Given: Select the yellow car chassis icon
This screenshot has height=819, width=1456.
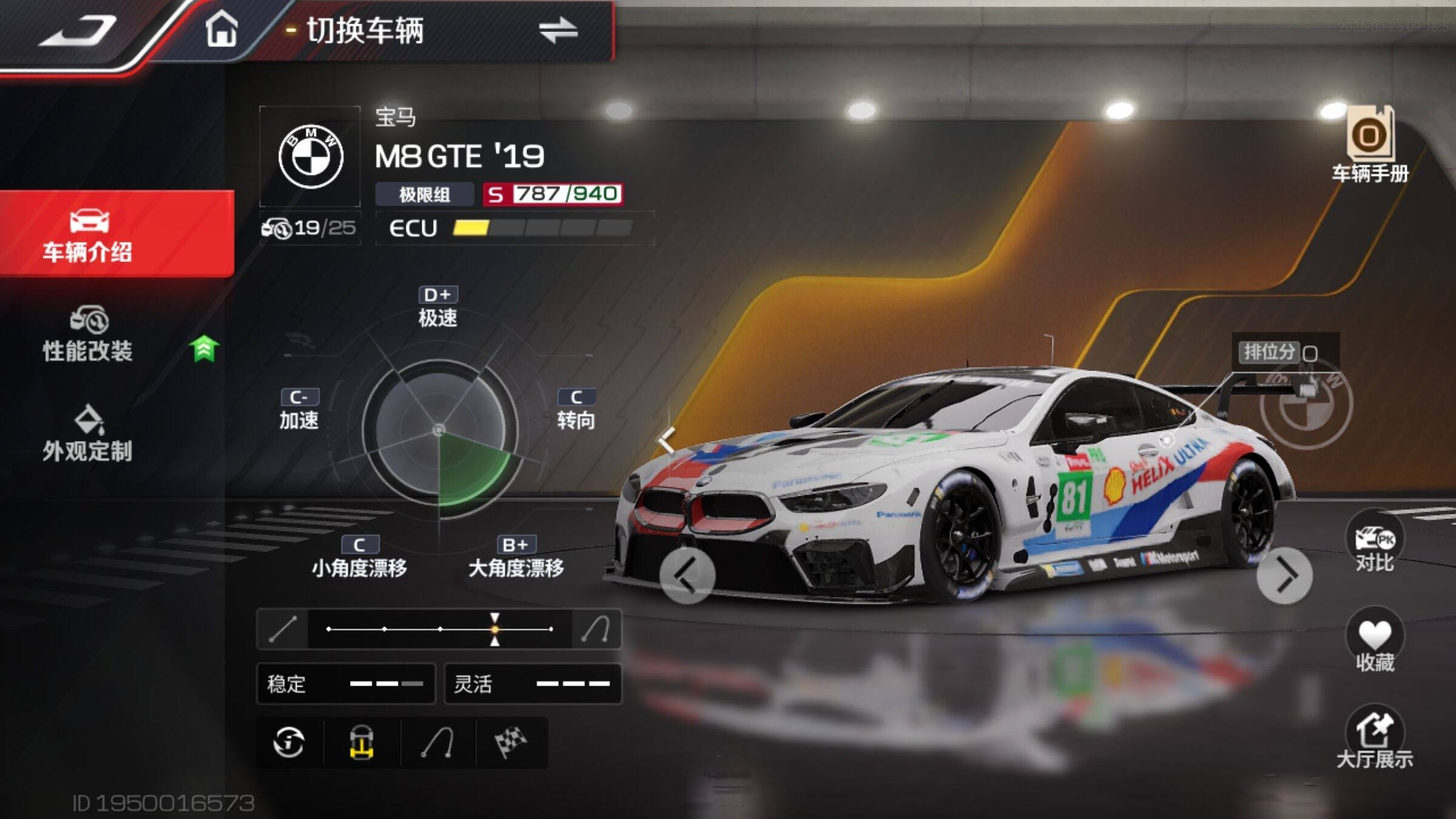Looking at the screenshot, I should (362, 743).
